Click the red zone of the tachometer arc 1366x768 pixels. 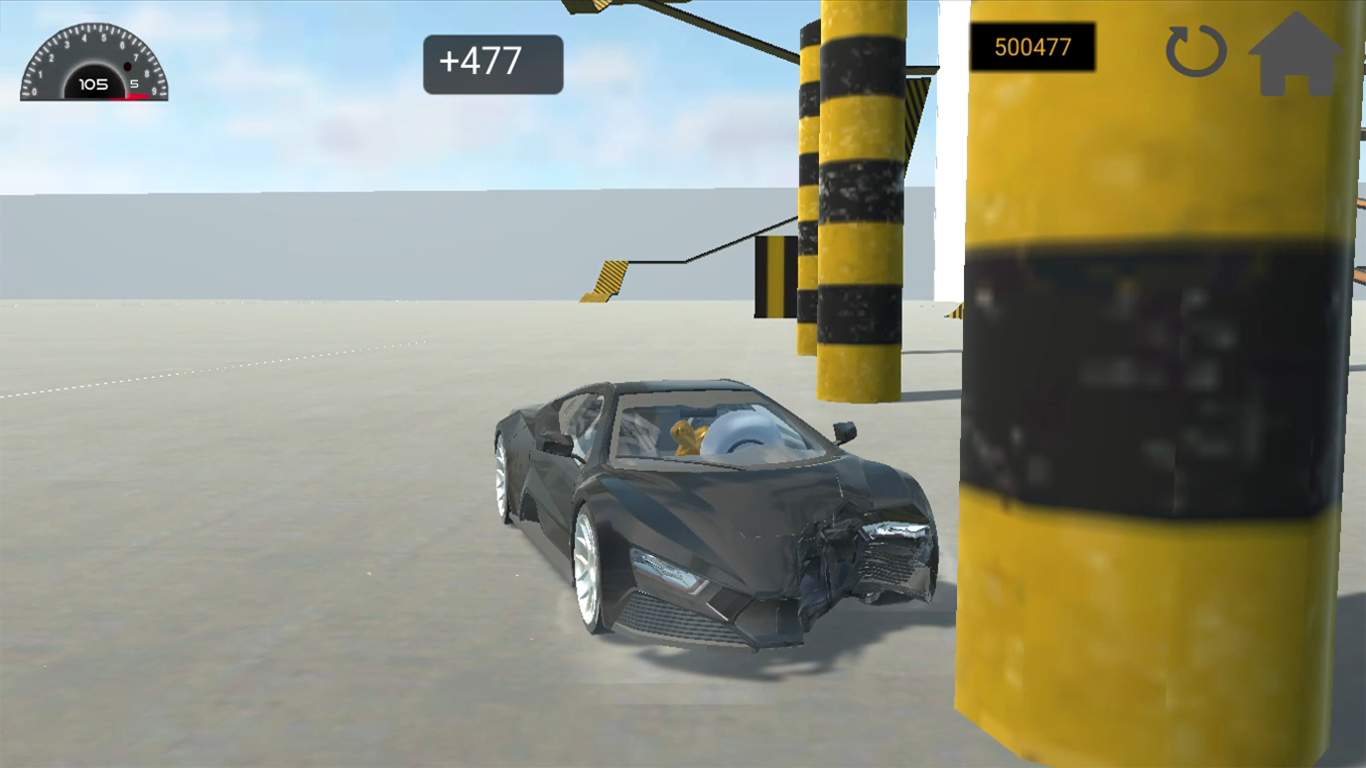(x=140, y=93)
